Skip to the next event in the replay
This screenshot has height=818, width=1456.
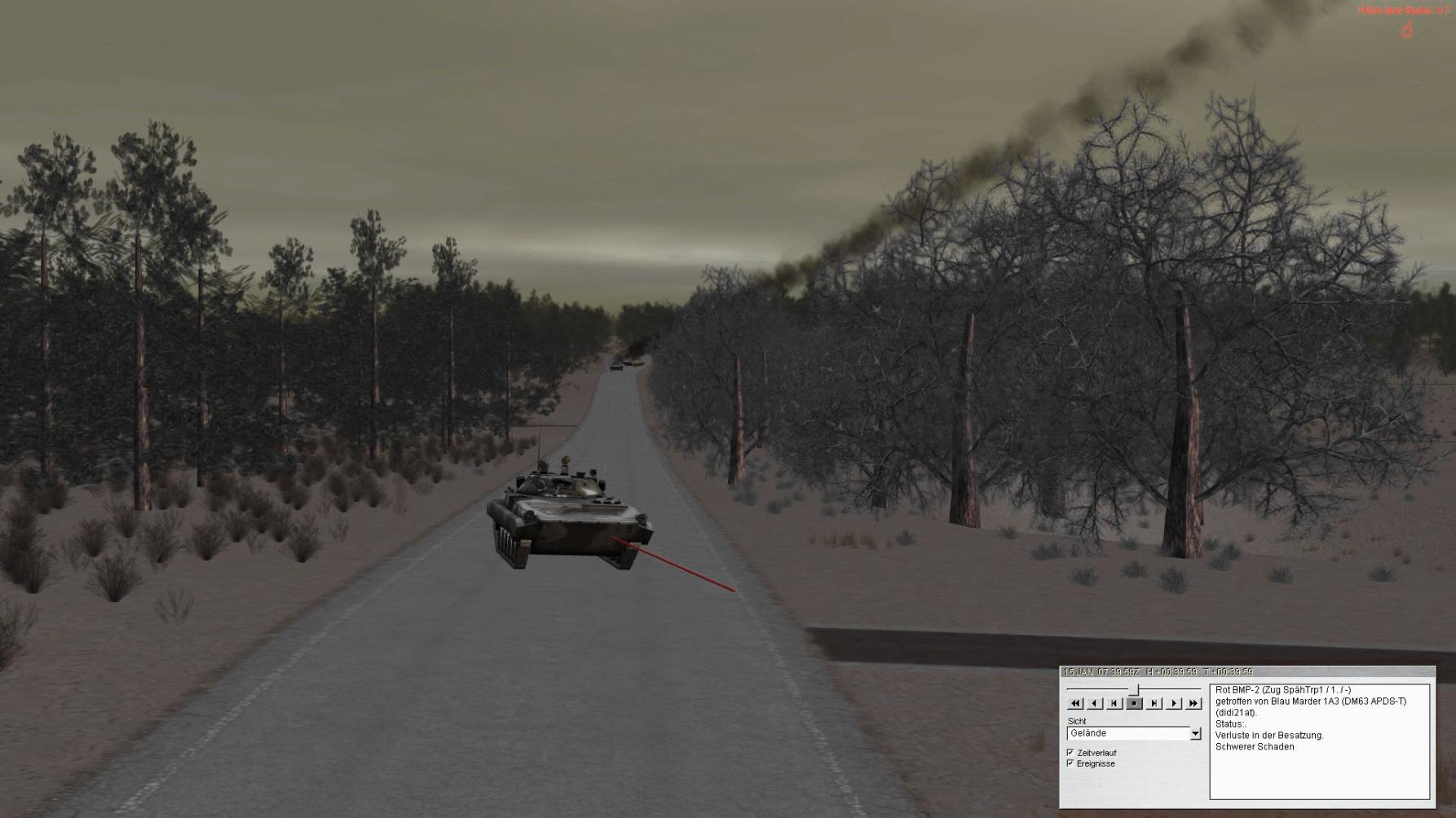1154,703
